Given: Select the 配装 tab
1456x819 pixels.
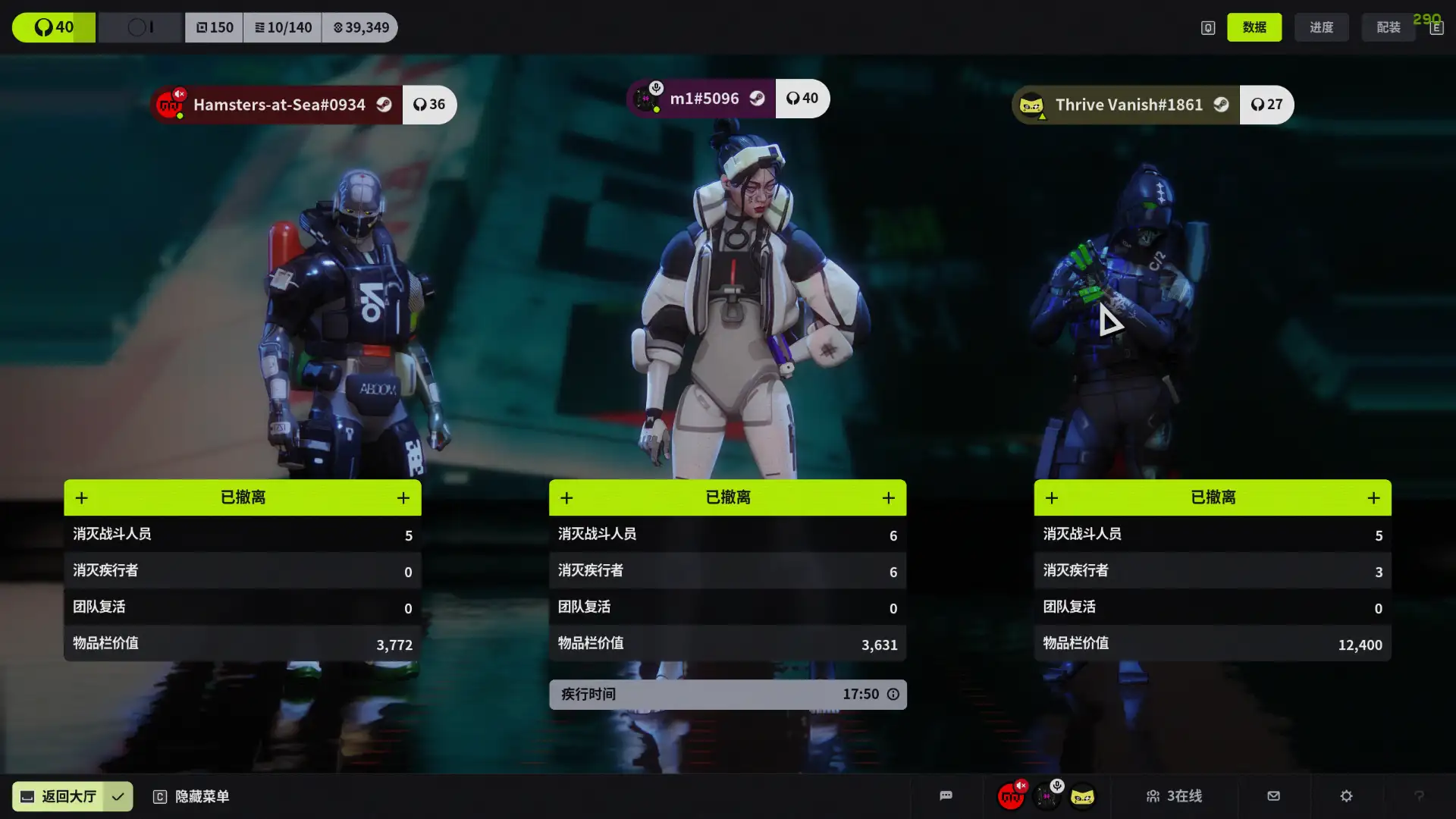Looking at the screenshot, I should 1388,27.
